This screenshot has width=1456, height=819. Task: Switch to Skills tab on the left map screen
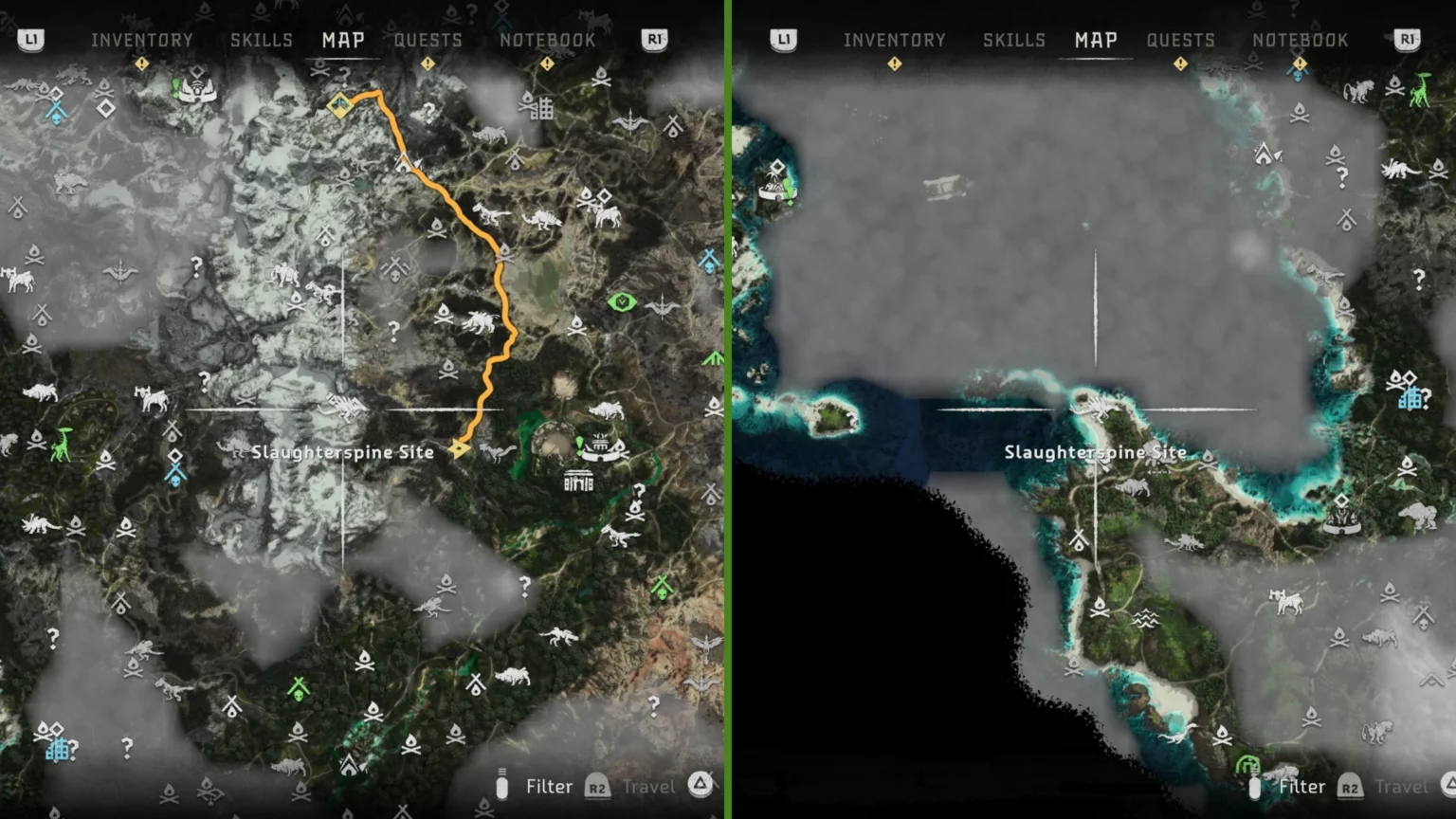coord(261,40)
